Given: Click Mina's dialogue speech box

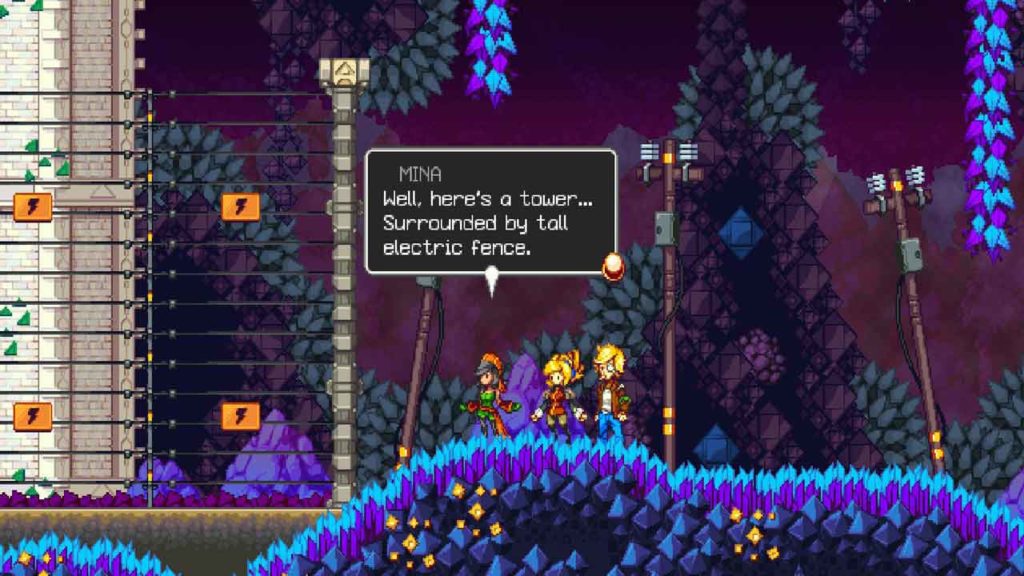Looking at the screenshot, I should click(490, 211).
